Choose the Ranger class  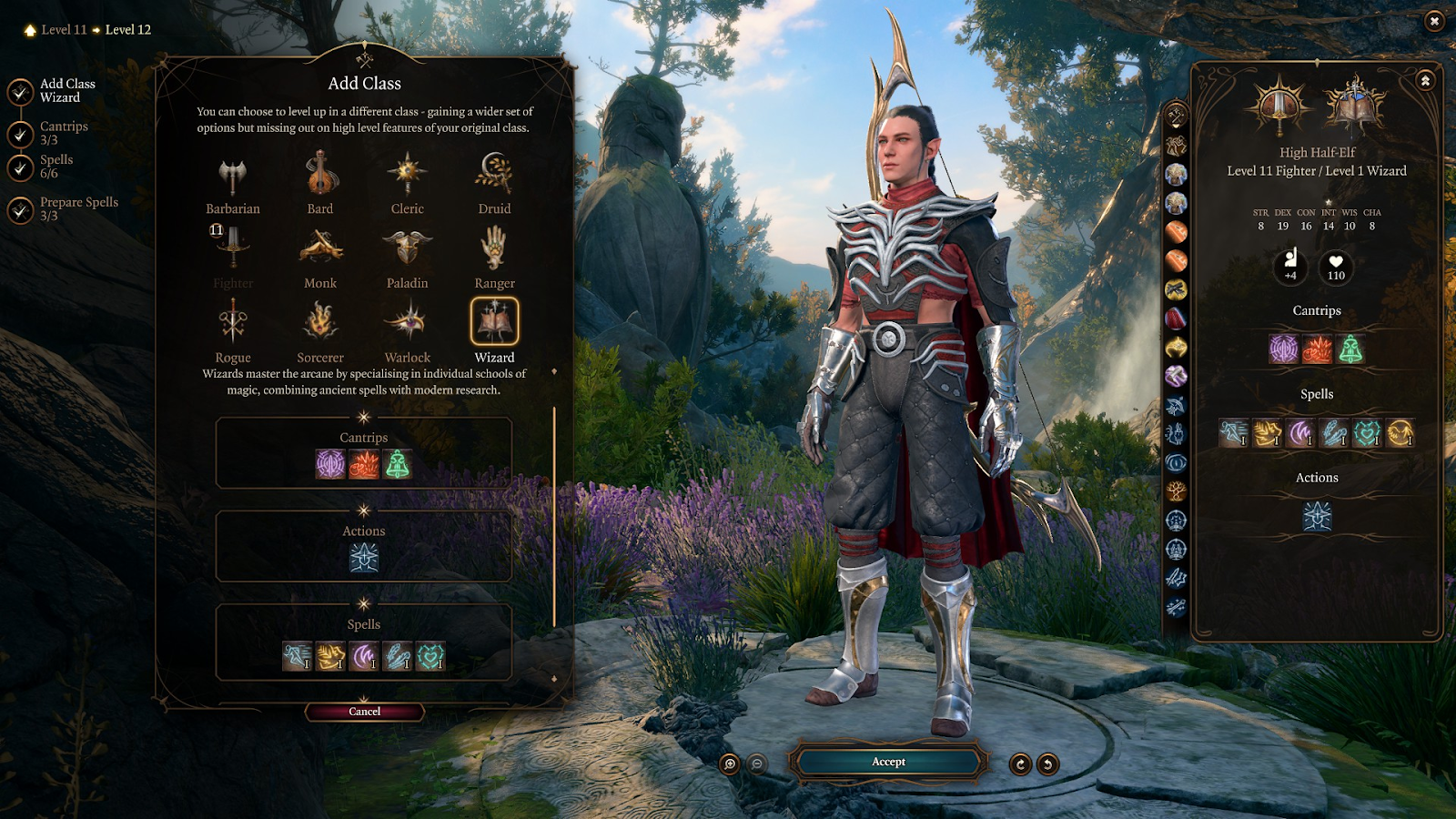pos(494,248)
